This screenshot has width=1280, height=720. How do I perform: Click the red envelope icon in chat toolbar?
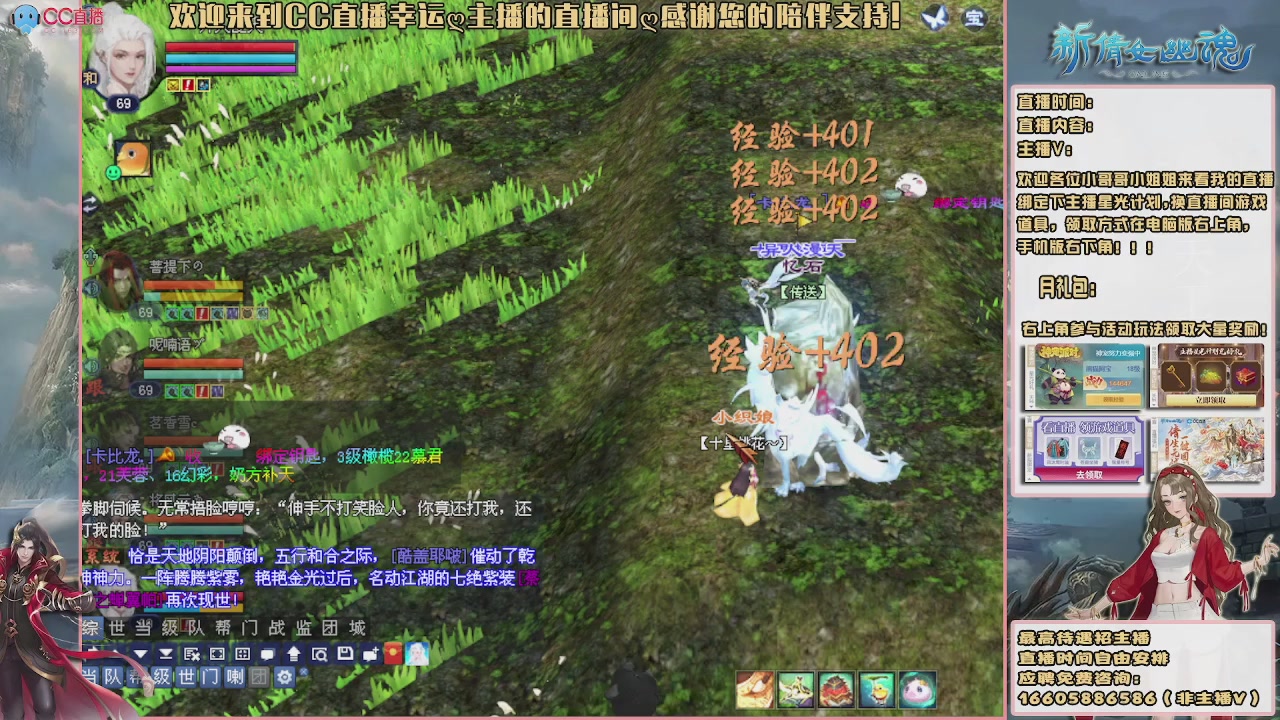(393, 654)
